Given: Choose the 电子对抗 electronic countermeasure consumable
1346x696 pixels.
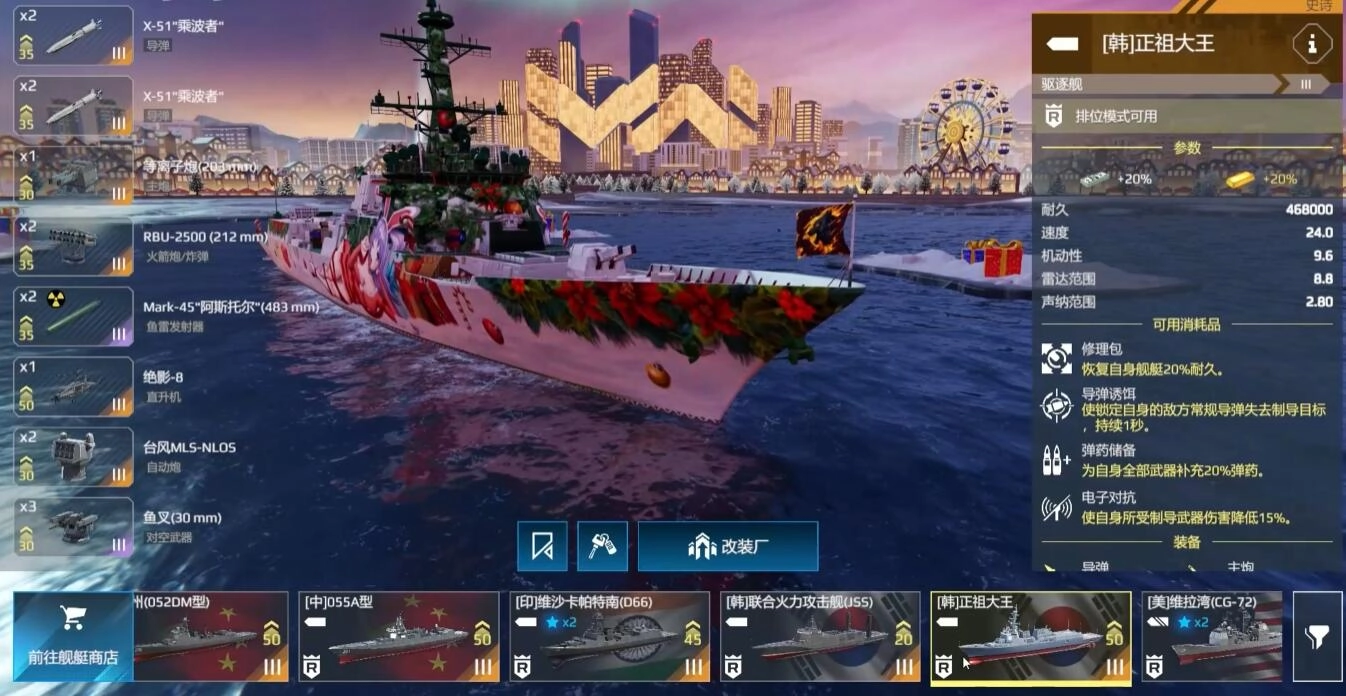Looking at the screenshot, I should point(1057,507).
